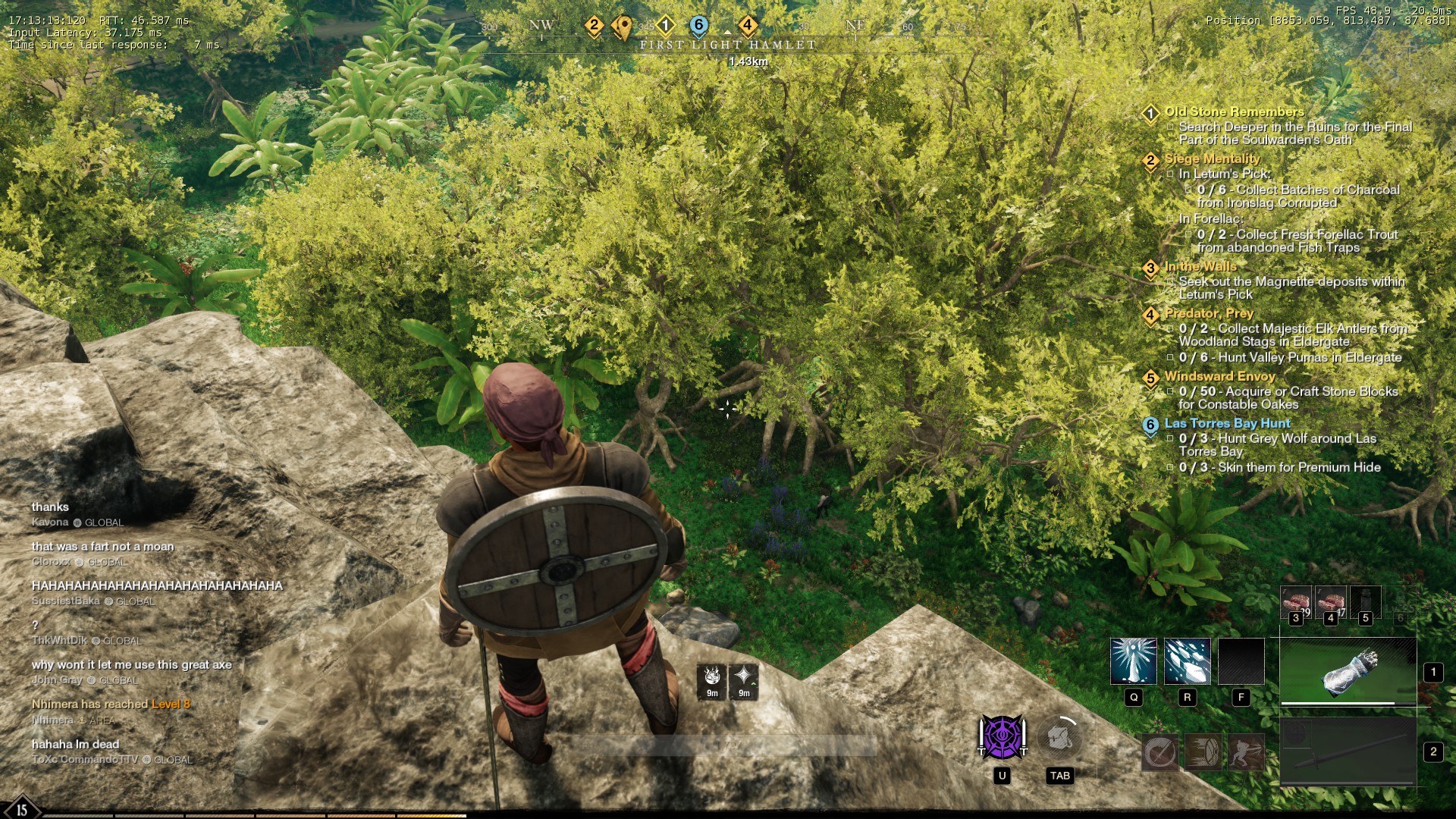Equip the ice gauntlet weapon slot
The width and height of the screenshot is (1456, 819).
(1348, 671)
